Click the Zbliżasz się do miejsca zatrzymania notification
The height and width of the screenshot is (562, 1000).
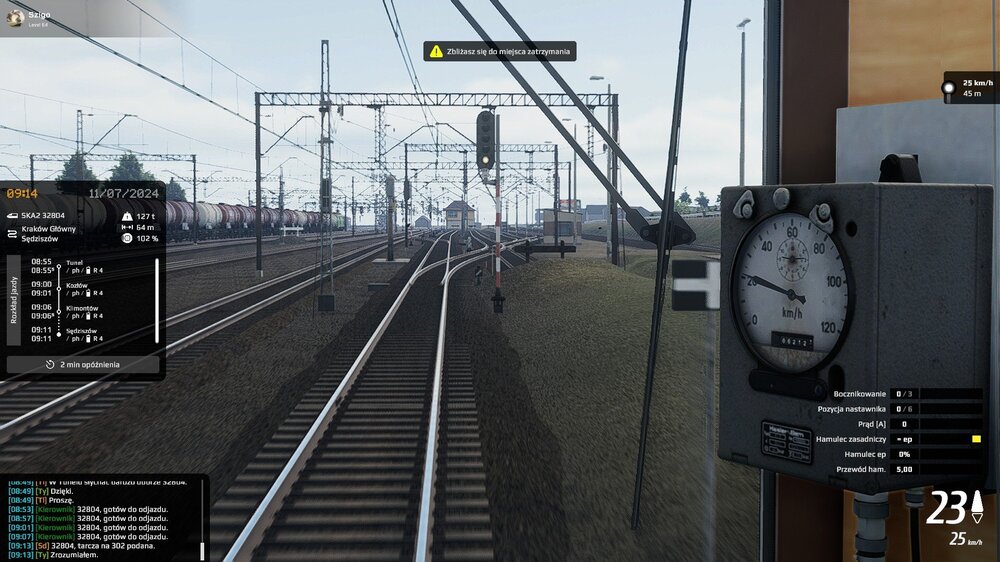tap(500, 51)
